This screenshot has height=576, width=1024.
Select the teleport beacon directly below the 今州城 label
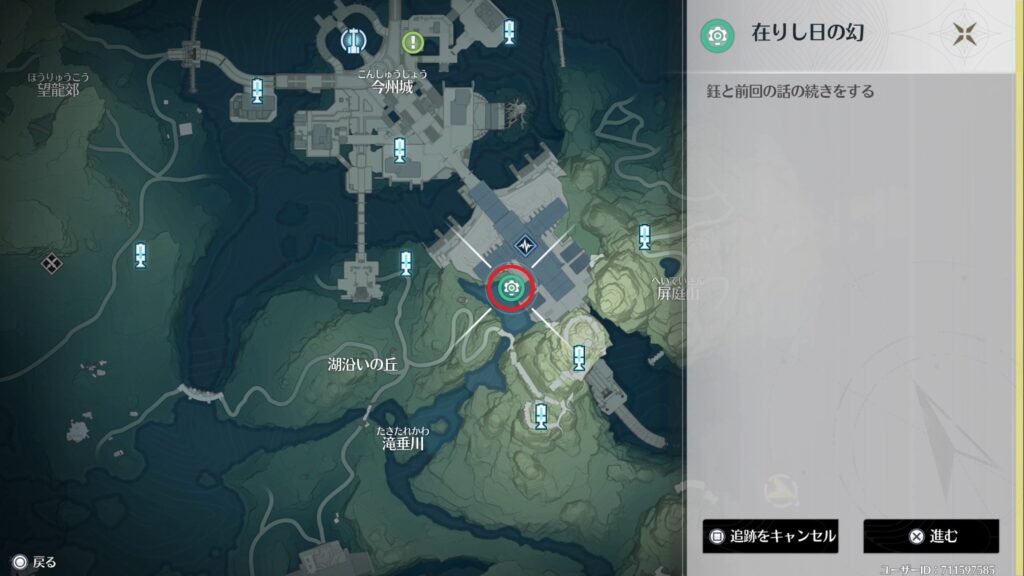coord(400,151)
